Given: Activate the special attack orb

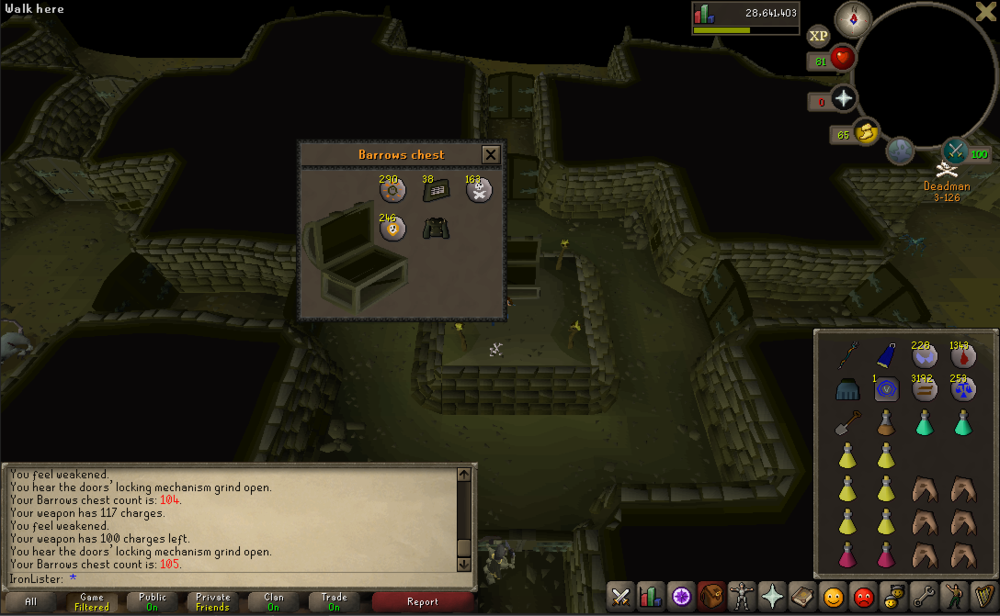Looking at the screenshot, I should (x=955, y=150).
